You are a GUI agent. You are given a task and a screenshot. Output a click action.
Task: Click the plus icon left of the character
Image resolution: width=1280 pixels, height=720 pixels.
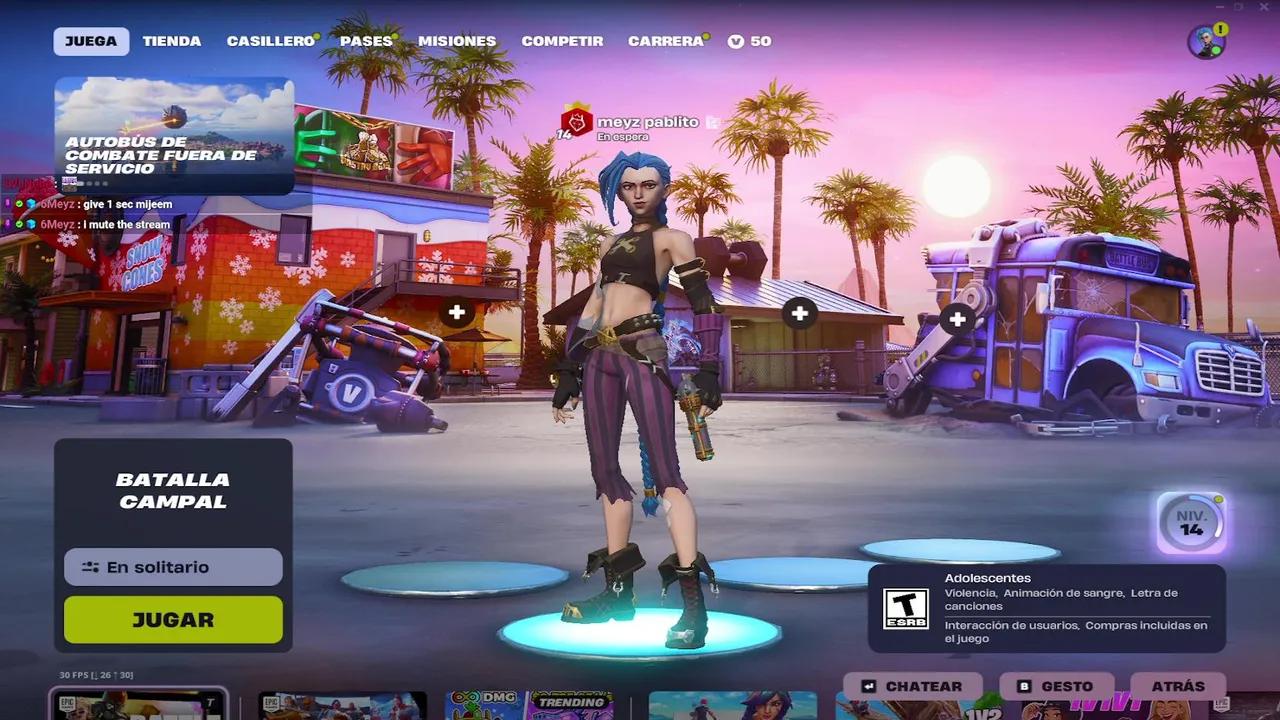(x=457, y=312)
